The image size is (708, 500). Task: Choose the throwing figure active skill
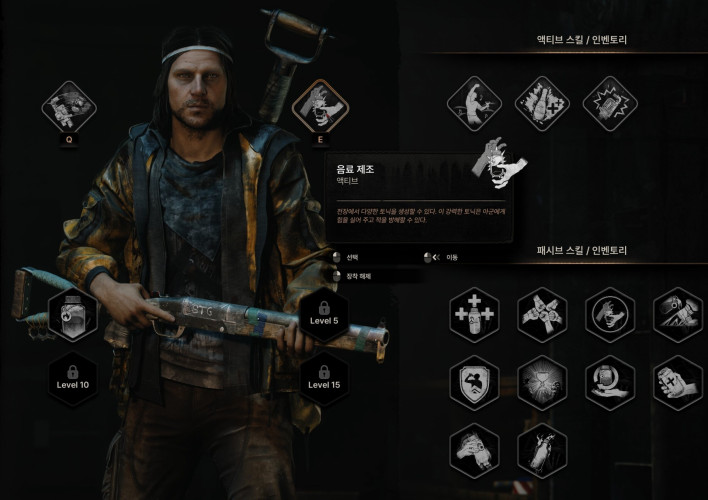[x=473, y=103]
